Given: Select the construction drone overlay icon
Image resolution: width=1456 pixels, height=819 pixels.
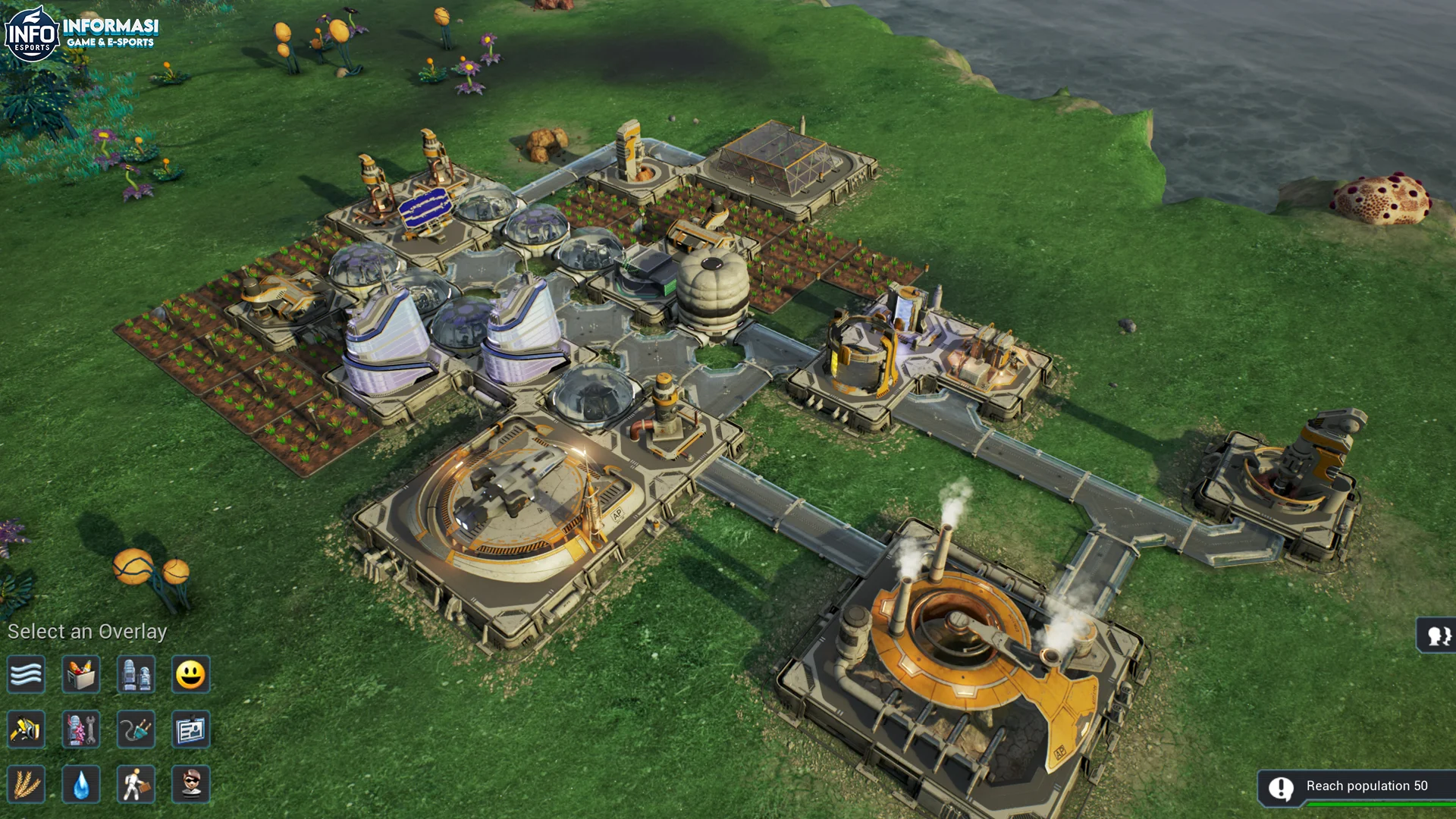Looking at the screenshot, I should coord(27,729).
